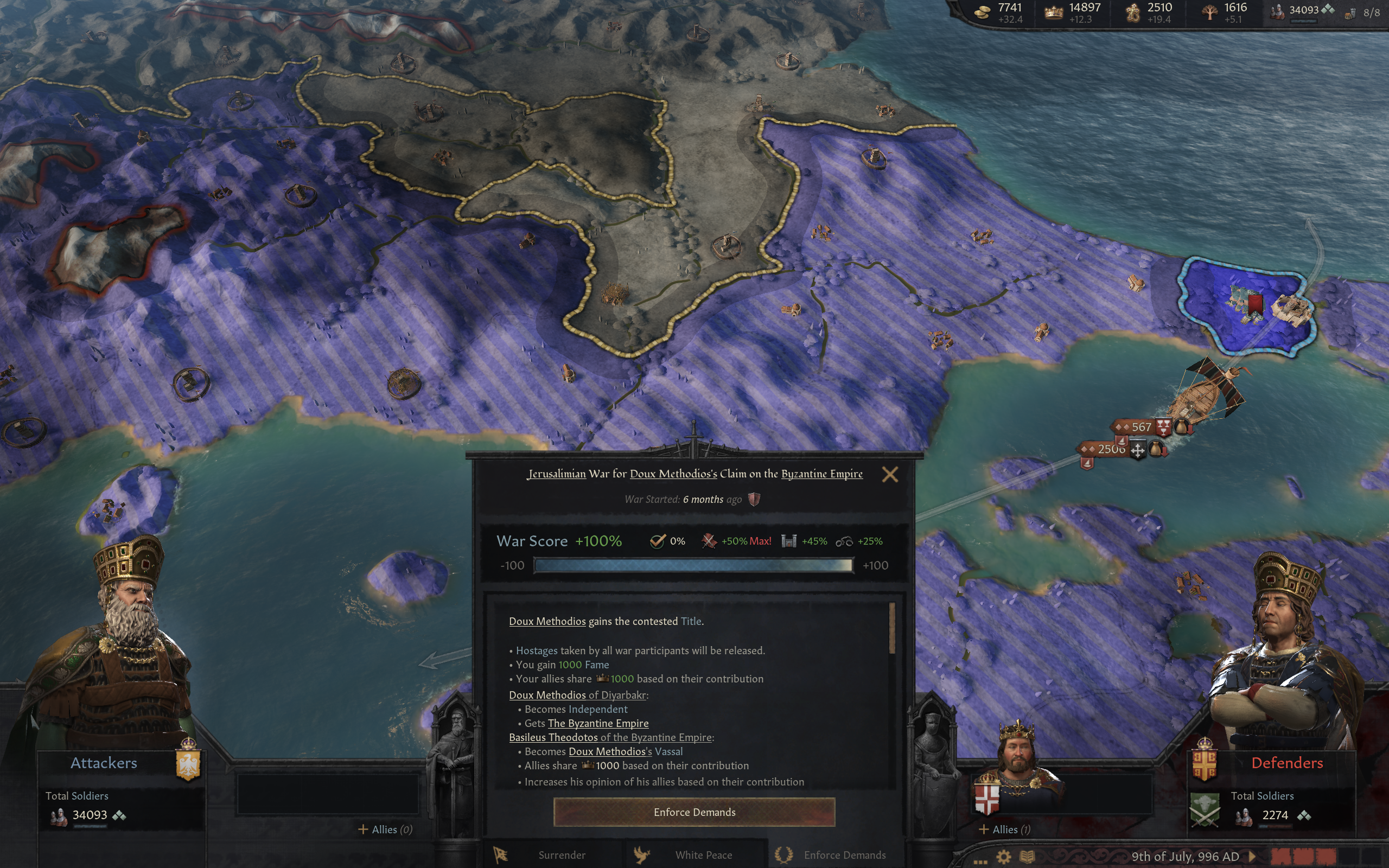Expand the attackers' Allies list

pyautogui.click(x=385, y=829)
